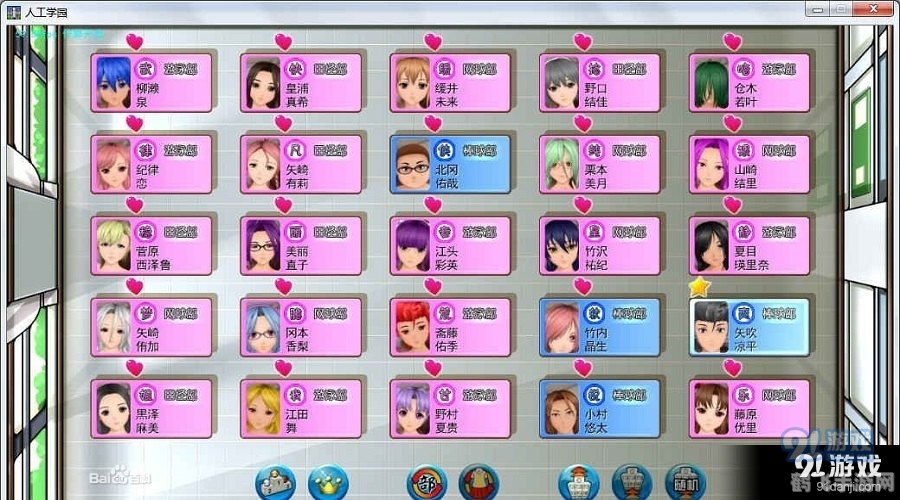The width and height of the screenshot is (900, 500).
Task: Click the gold crown icon
Action: click(x=327, y=482)
